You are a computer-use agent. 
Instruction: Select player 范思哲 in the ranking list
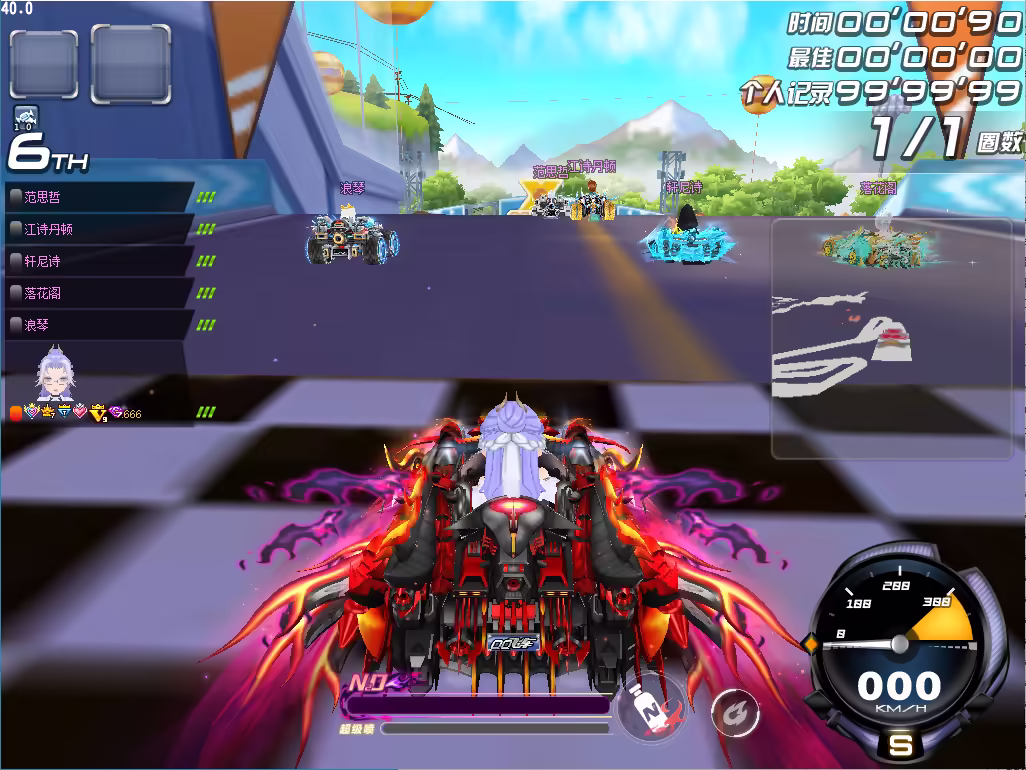[100, 197]
